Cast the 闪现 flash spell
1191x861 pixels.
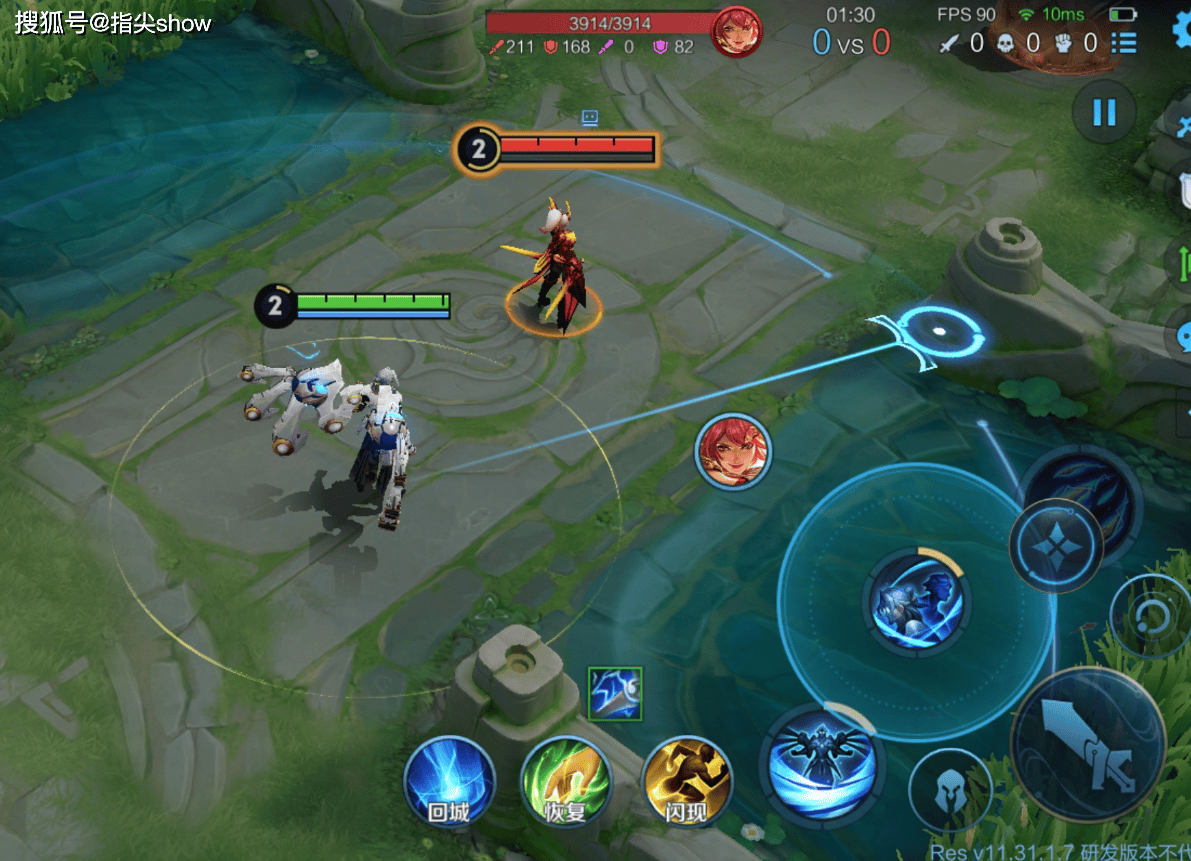click(687, 783)
